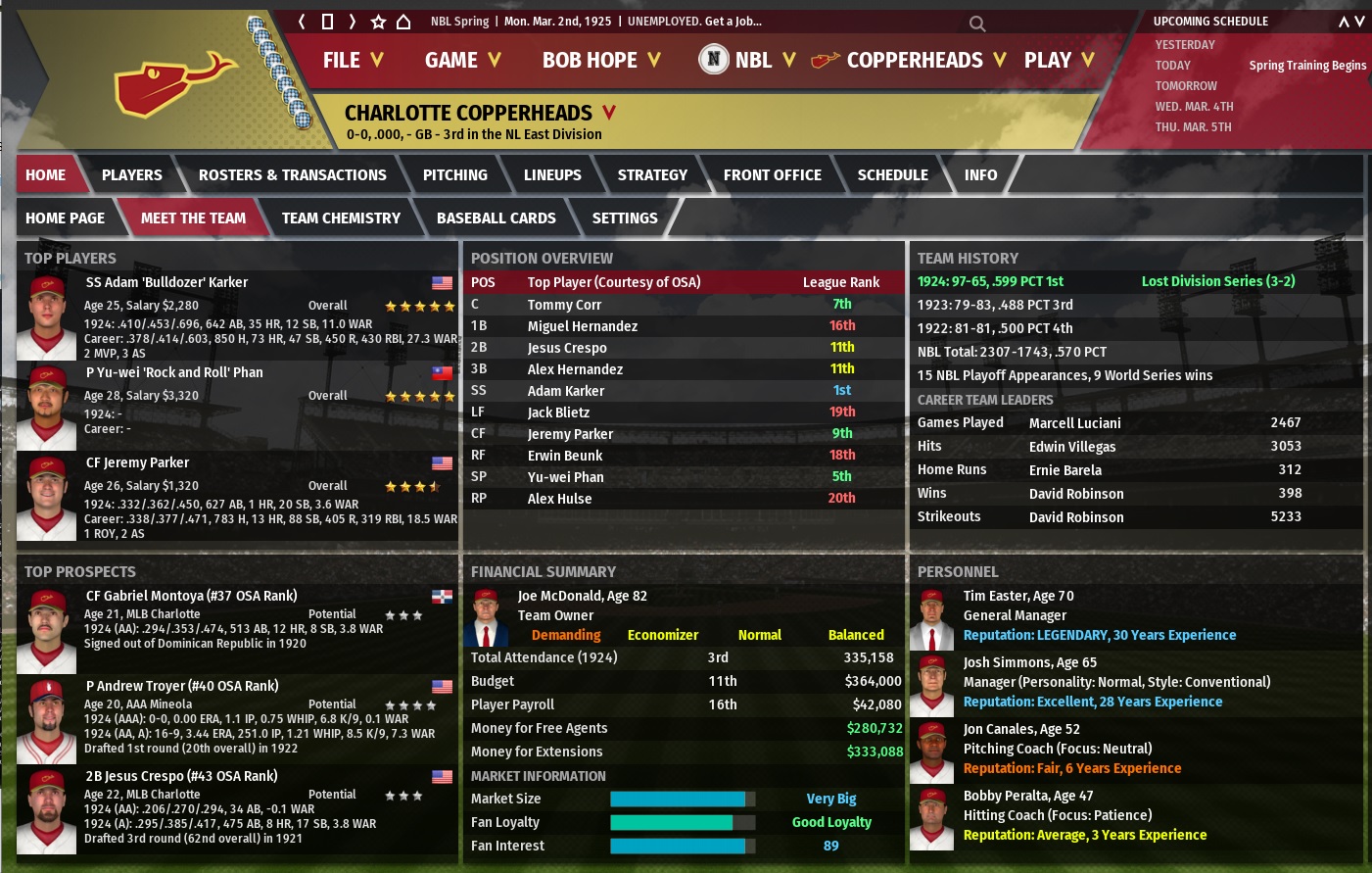Select the STRATEGY tab

(x=652, y=175)
